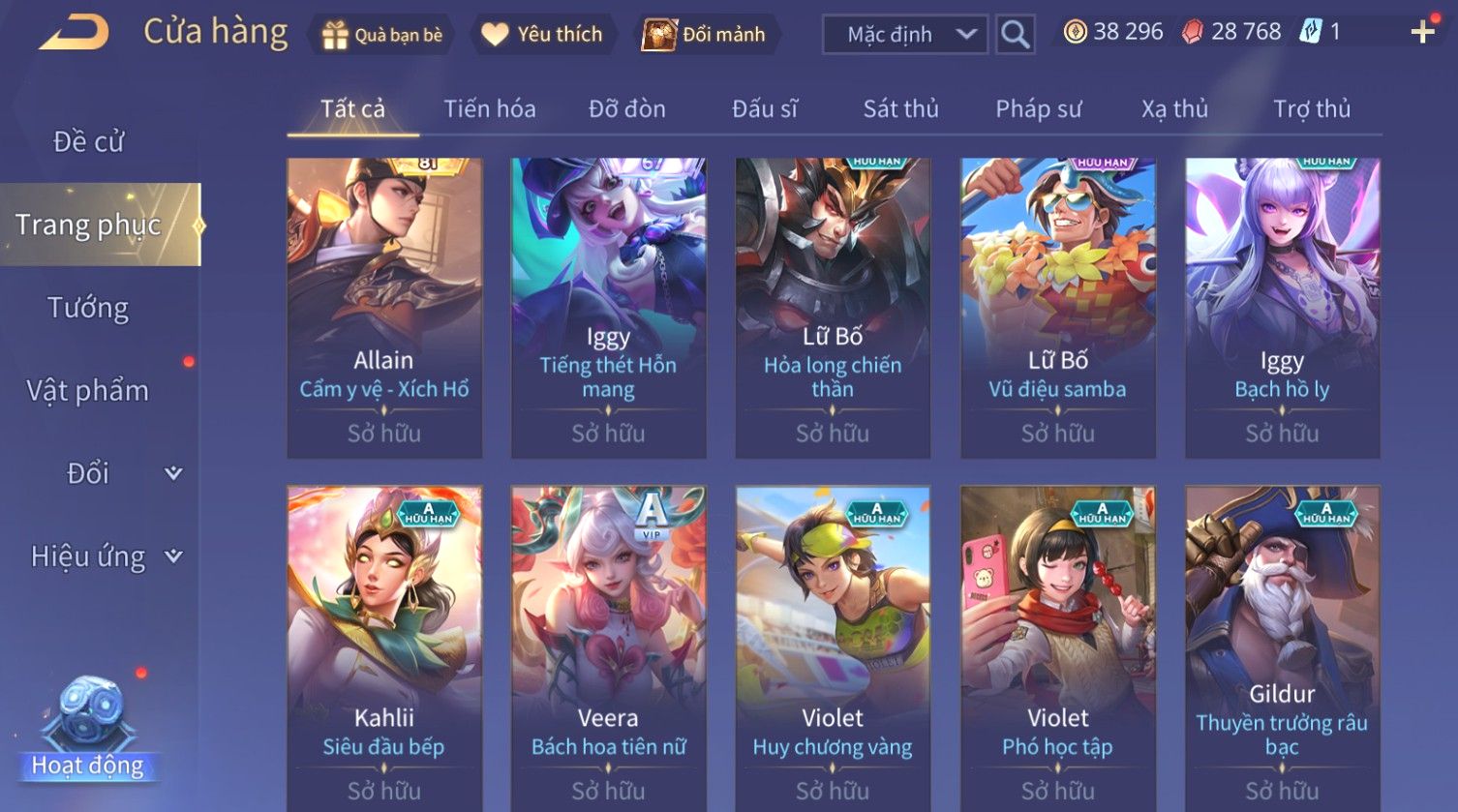This screenshot has height=812, width=1458.
Task: Go back using the arrow button
Action: click(x=75, y=33)
